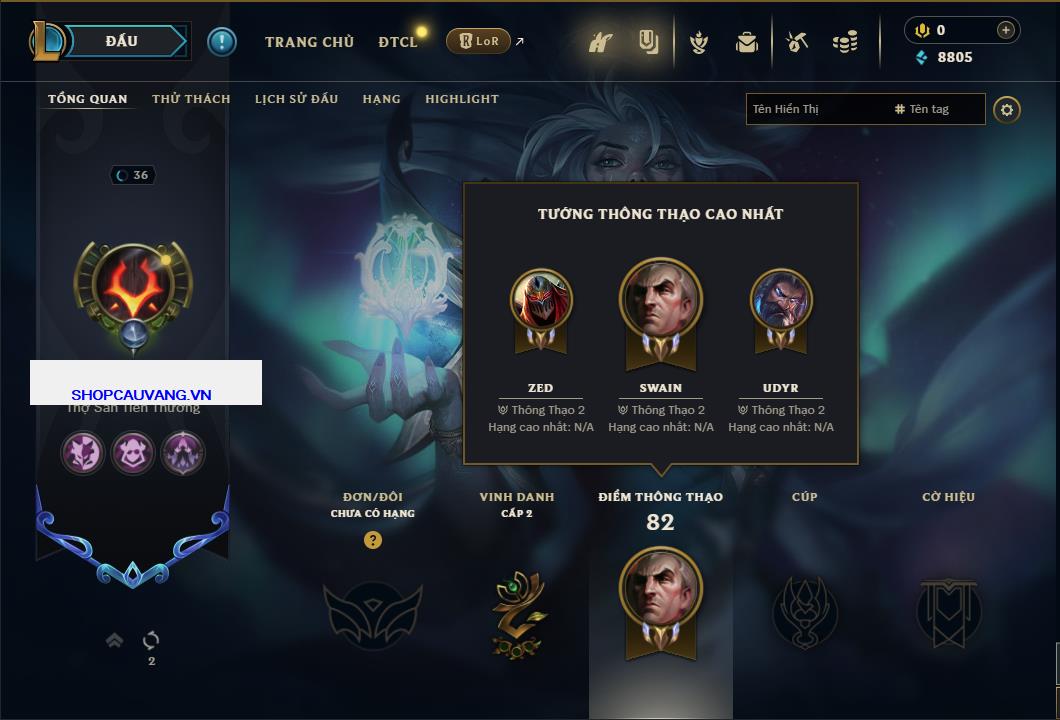The image size is (1060, 720).
Task: Show the ĐƠN/ĐÔI ranked emblem
Action: point(372,612)
